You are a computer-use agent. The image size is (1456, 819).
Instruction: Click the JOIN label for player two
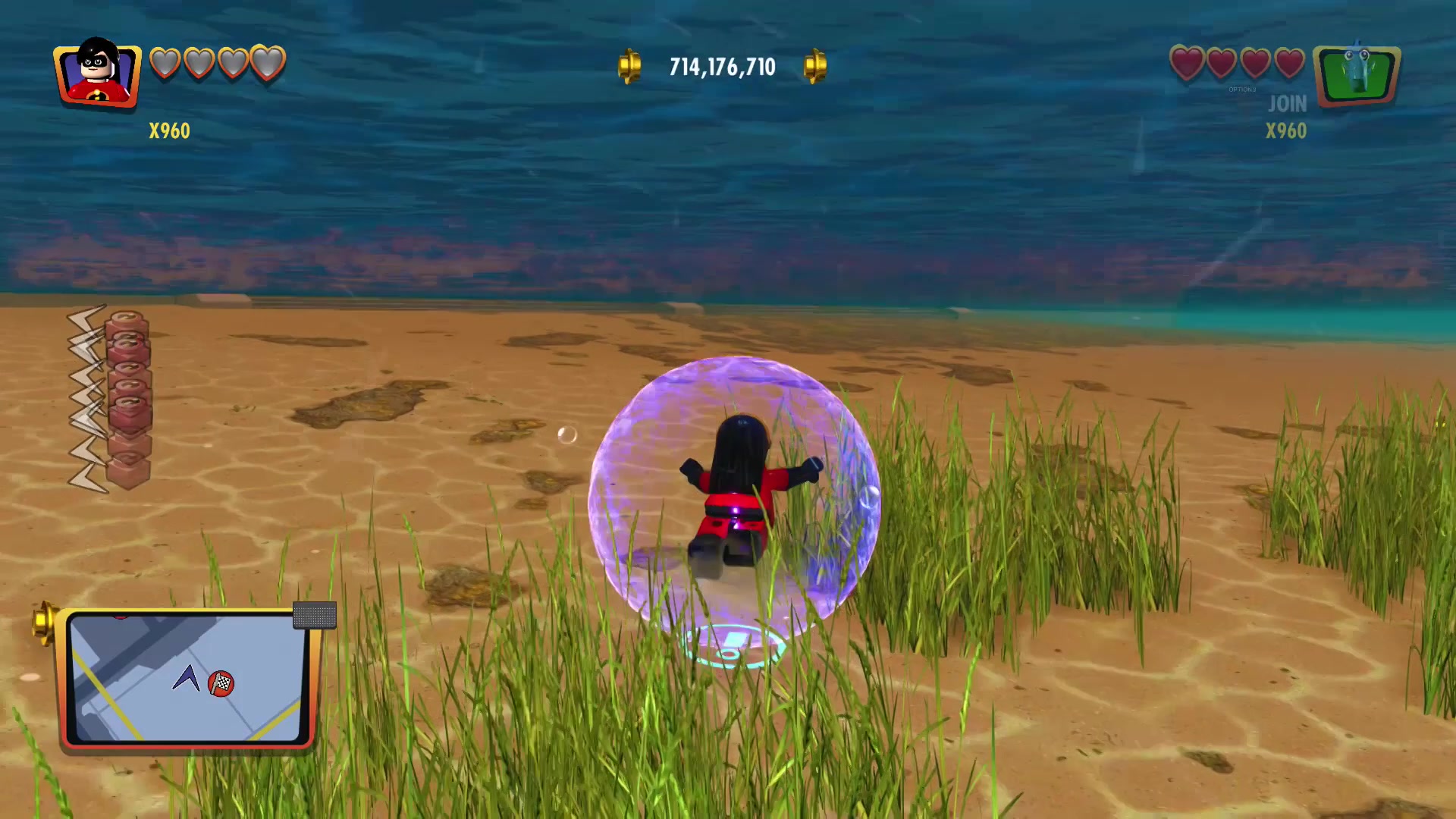click(1287, 104)
